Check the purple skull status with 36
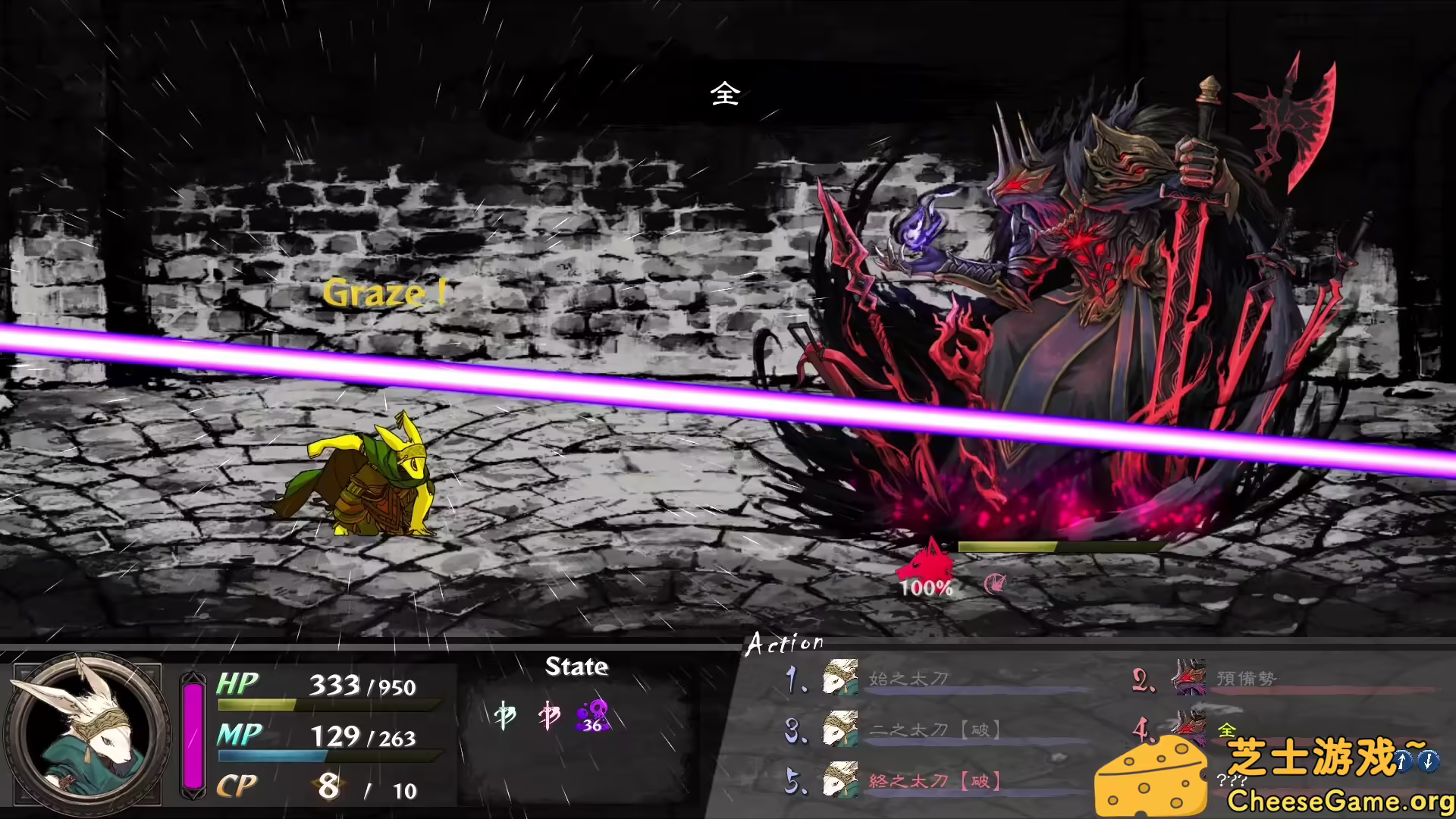 (592, 715)
